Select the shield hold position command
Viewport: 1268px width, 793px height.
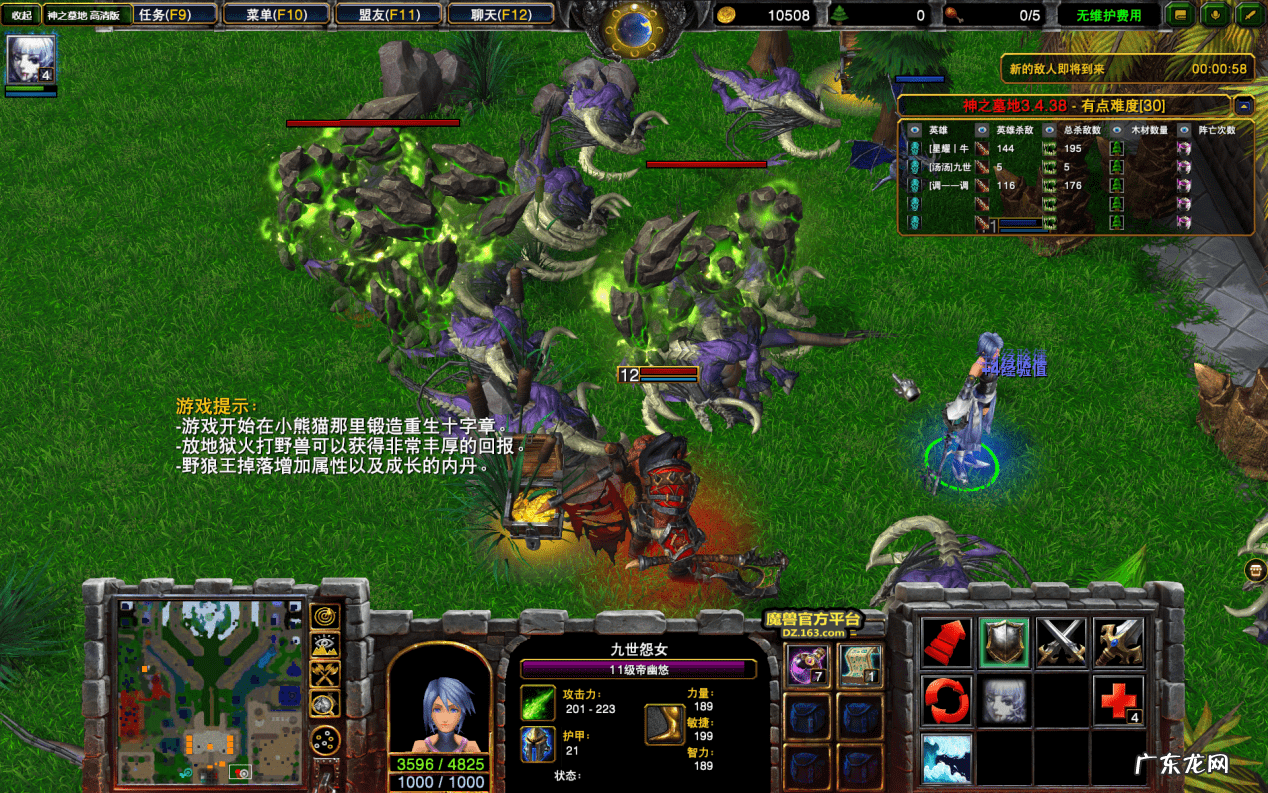pyautogui.click(x=1004, y=642)
